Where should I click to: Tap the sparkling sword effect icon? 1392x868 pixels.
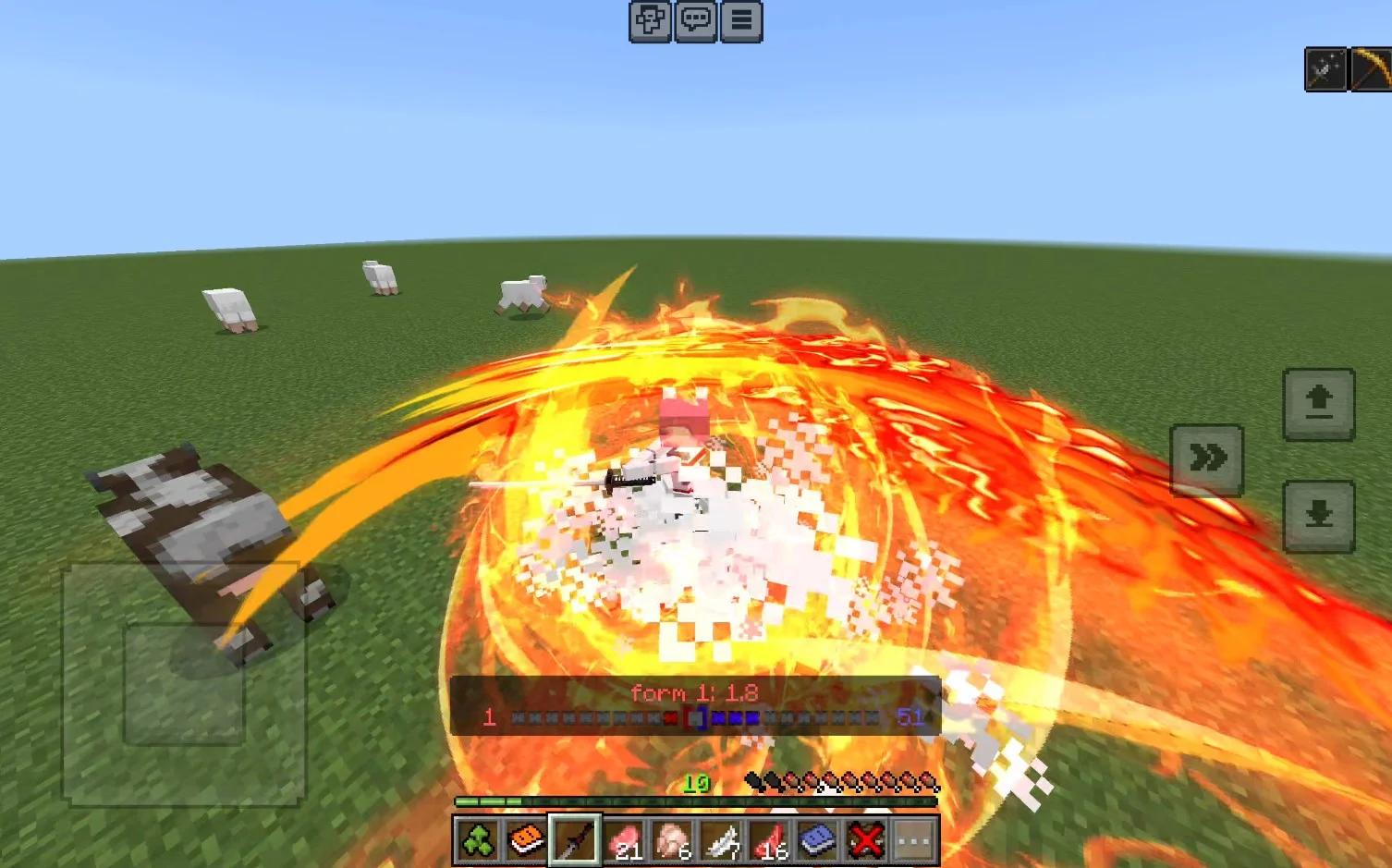click(1325, 69)
